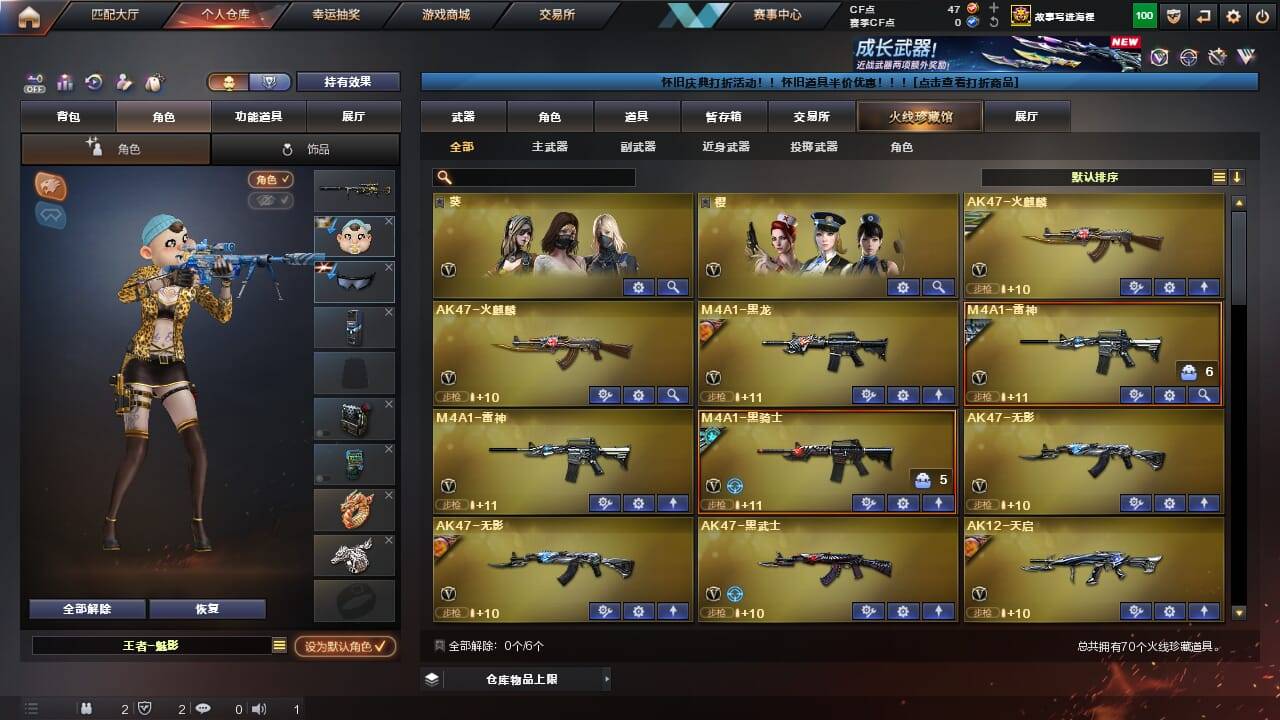Open the magnifier preview on M4A1-雷神 card
Image resolution: width=1280 pixels, height=720 pixels.
1205,395
